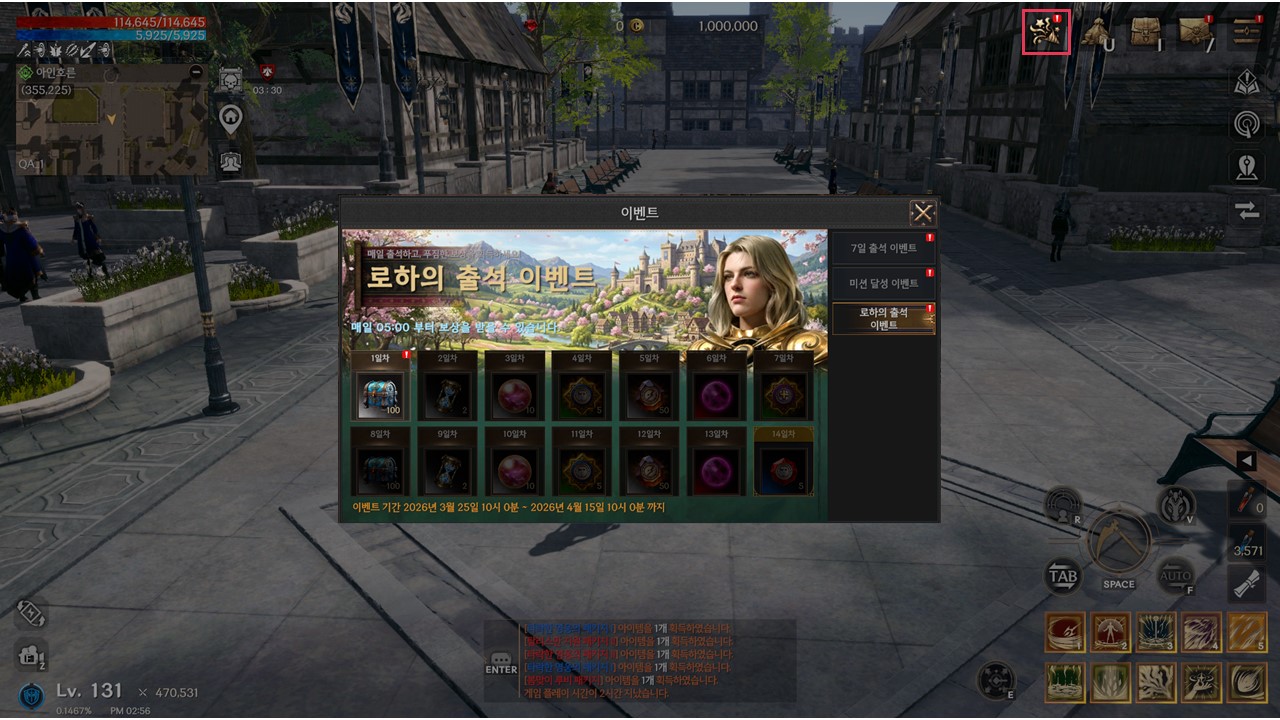Open the main menu list icon
This screenshot has height=720, width=1280.
(x=1246, y=32)
